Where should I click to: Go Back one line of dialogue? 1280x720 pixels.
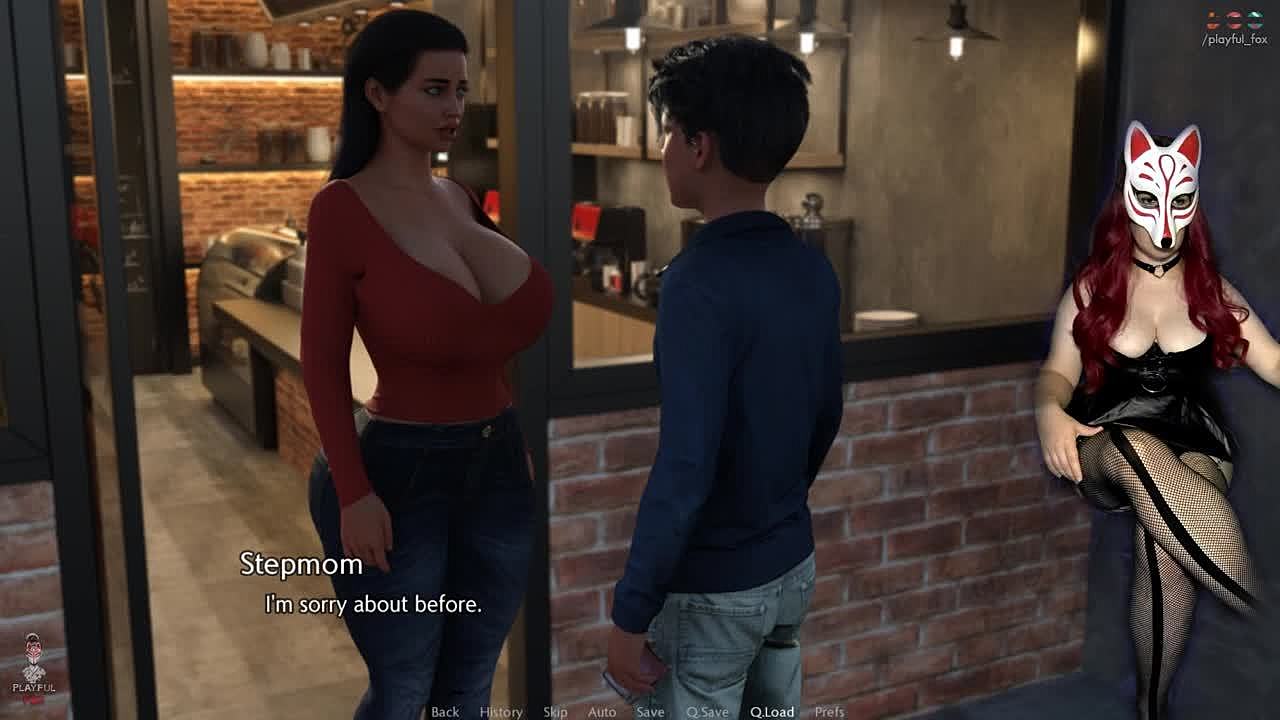445,712
